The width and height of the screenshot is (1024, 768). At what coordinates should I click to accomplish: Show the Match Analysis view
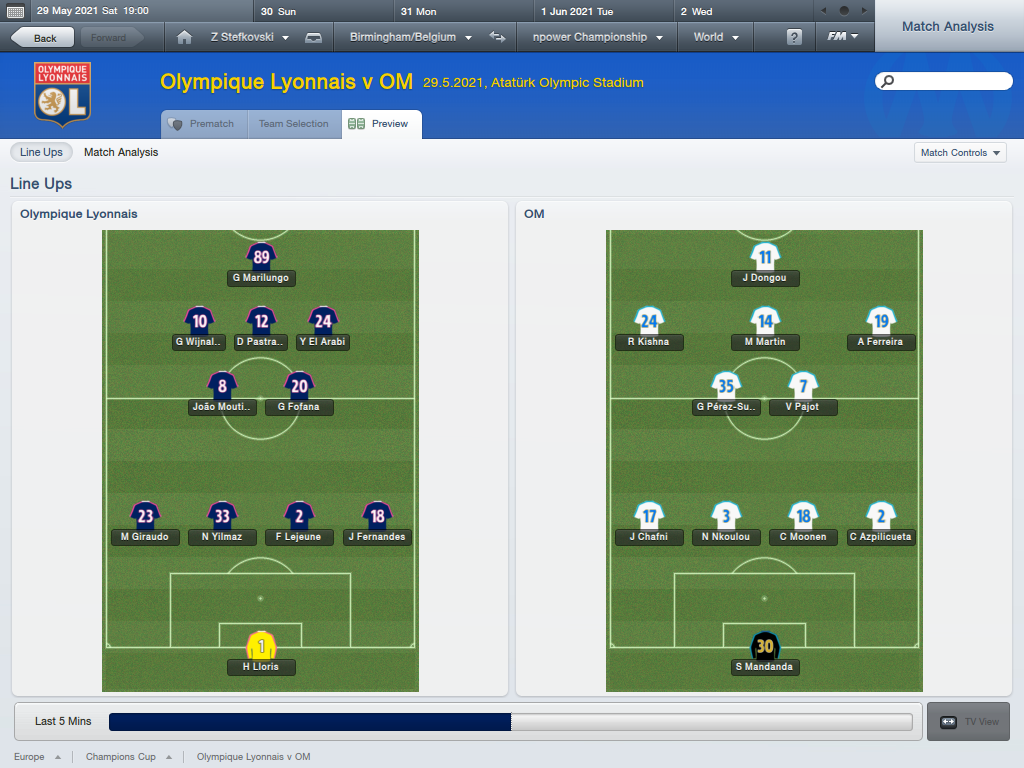click(121, 152)
